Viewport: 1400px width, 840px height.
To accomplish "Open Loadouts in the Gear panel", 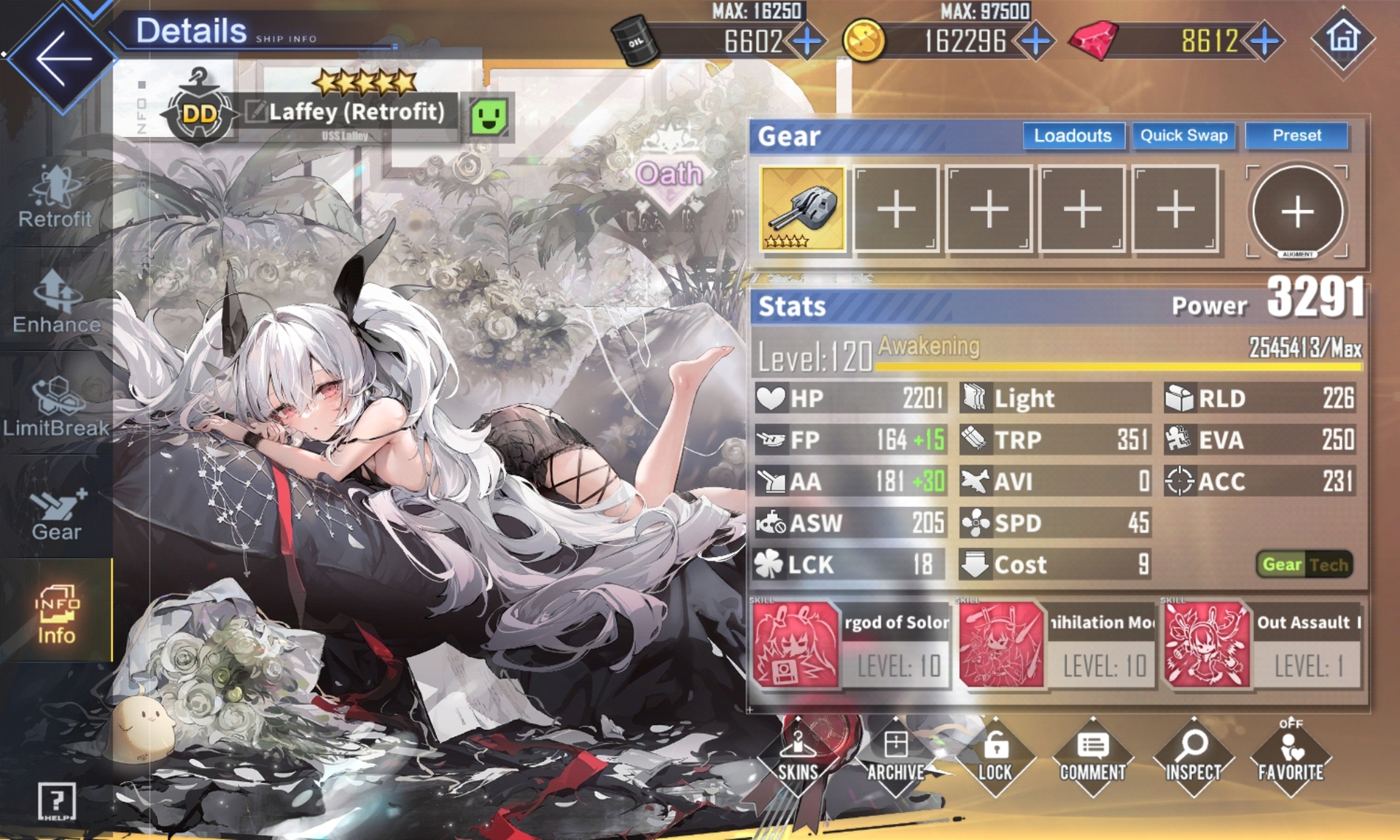I will tap(1073, 136).
